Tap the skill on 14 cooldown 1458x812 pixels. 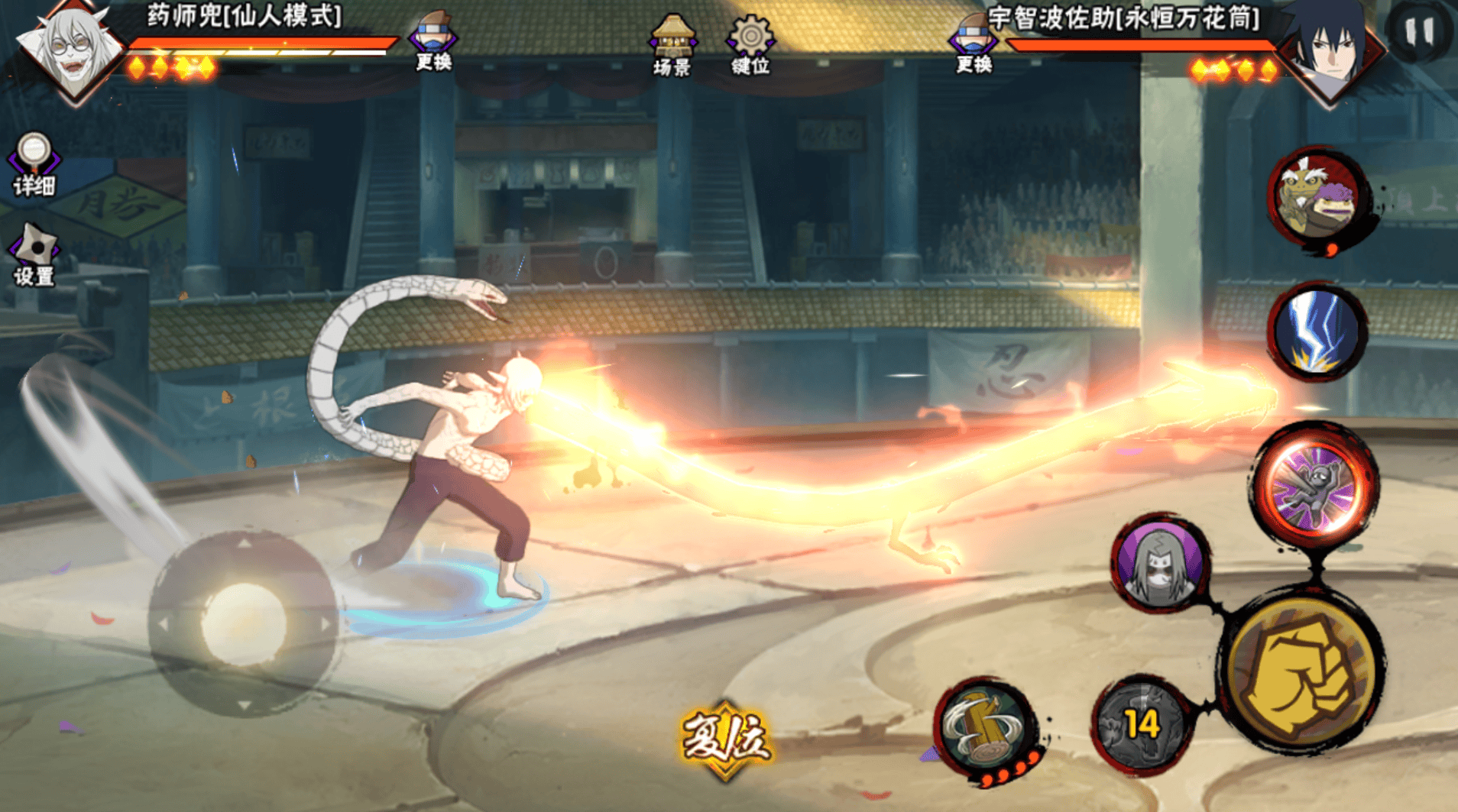click(x=1141, y=723)
